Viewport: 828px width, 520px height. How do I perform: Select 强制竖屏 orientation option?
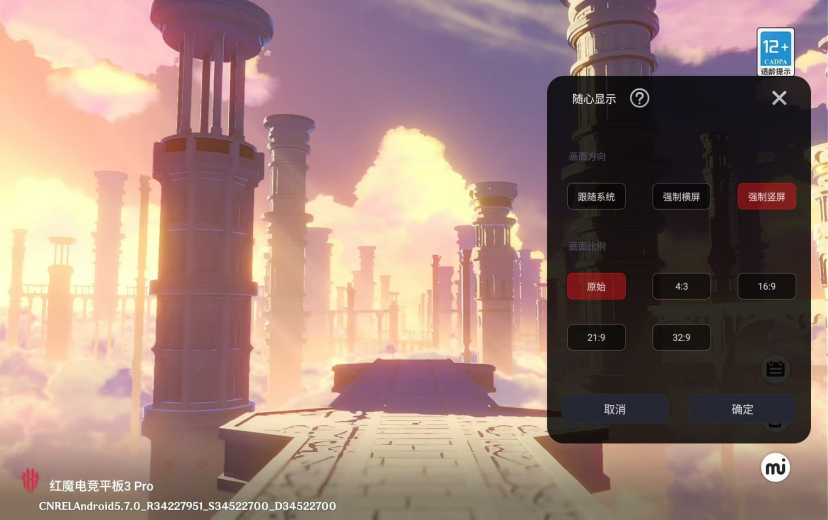(767, 197)
